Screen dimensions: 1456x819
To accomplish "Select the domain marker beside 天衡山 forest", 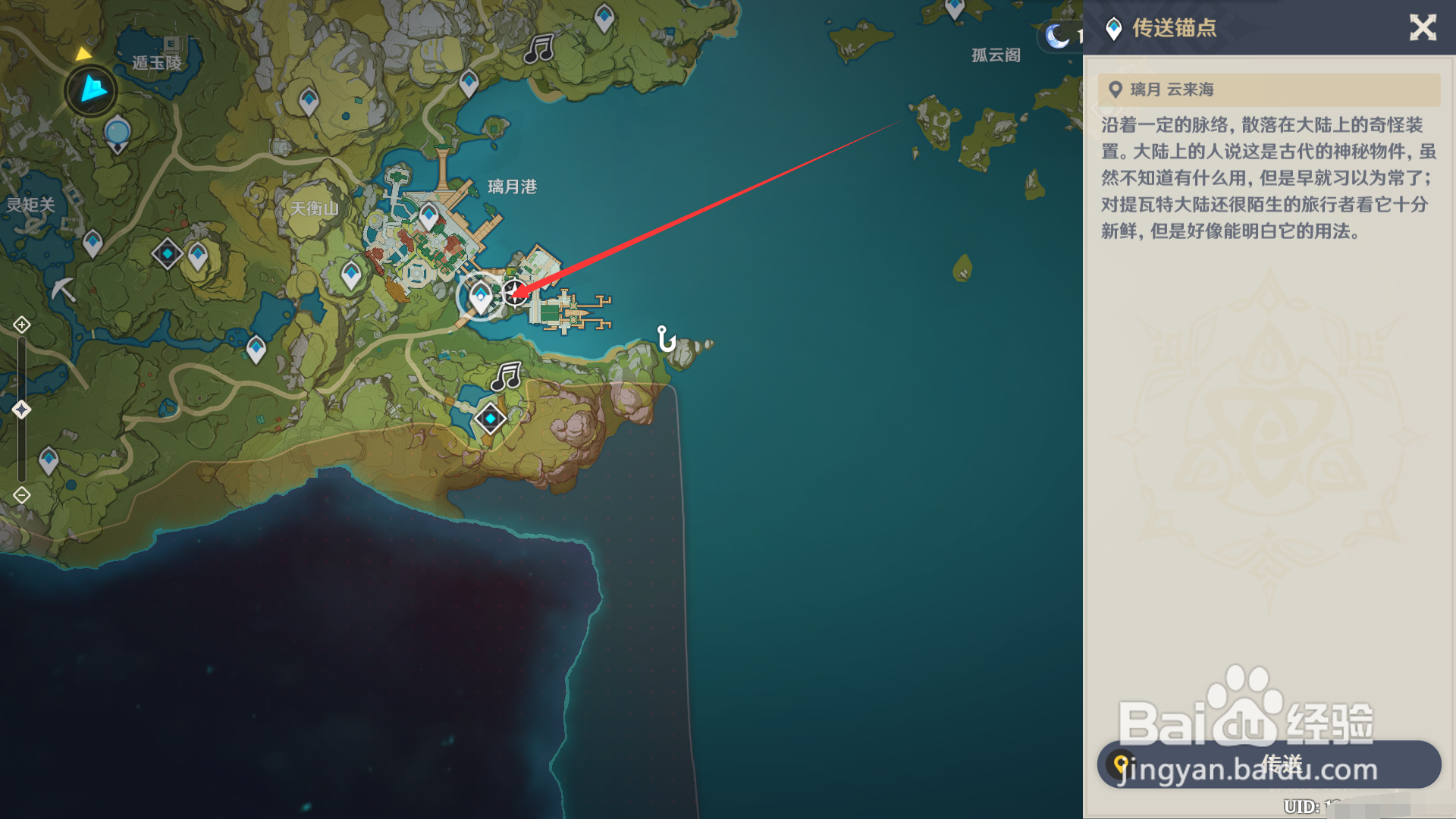I will 167,253.
